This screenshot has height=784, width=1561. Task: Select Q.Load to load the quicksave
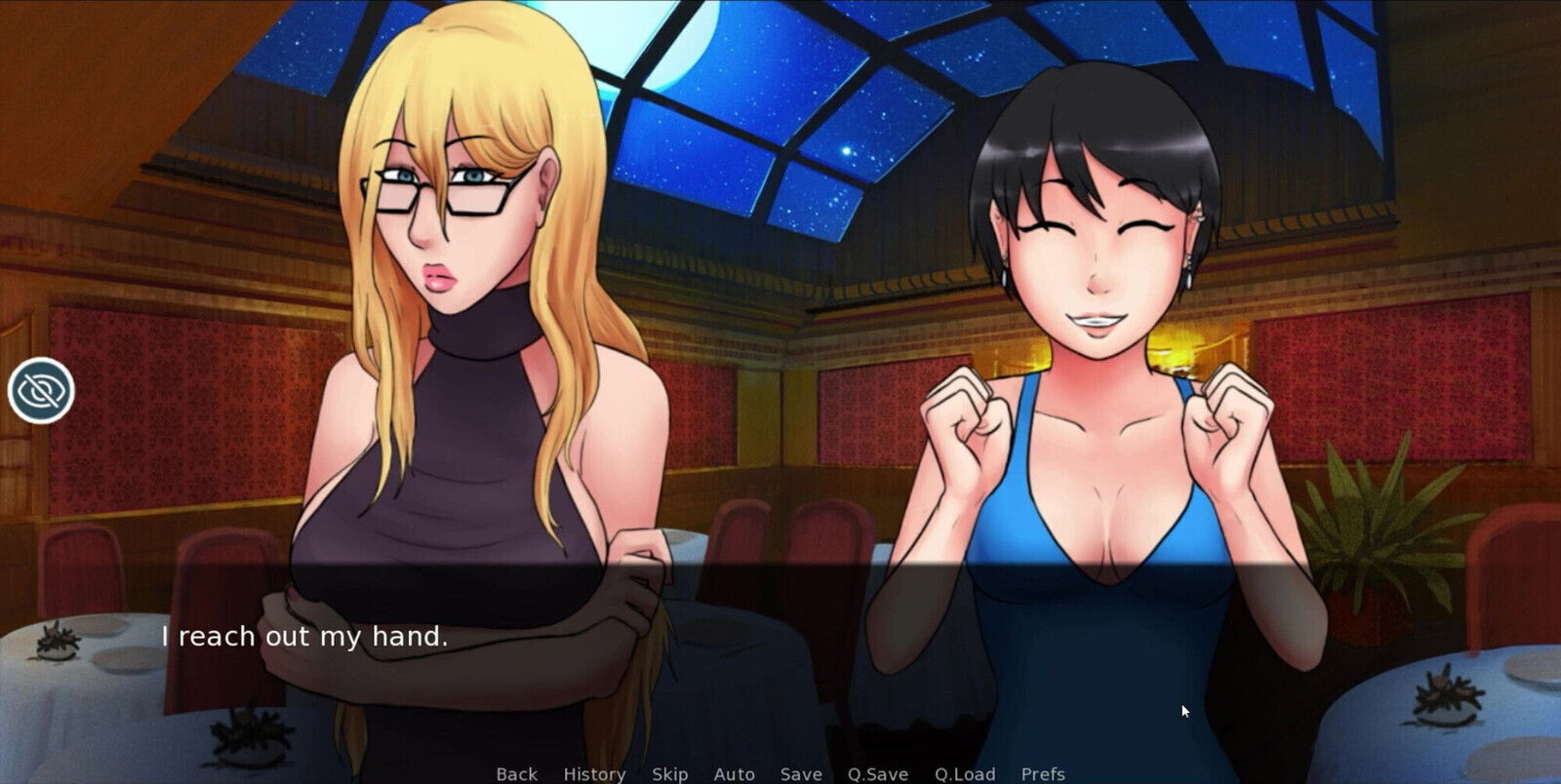coord(965,773)
